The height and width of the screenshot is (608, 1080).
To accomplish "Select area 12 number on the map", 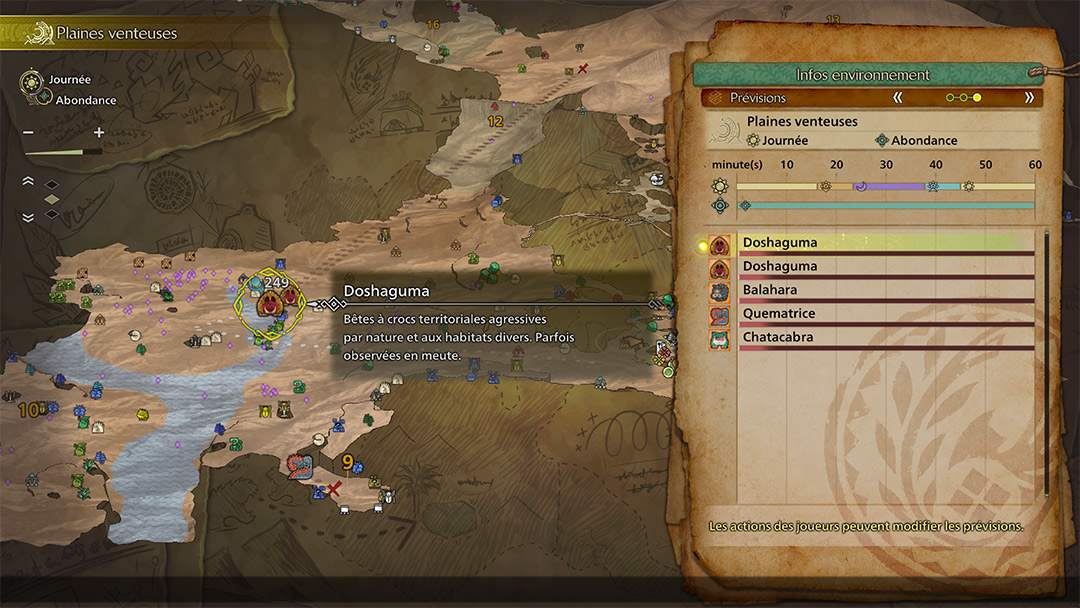I will [x=494, y=121].
